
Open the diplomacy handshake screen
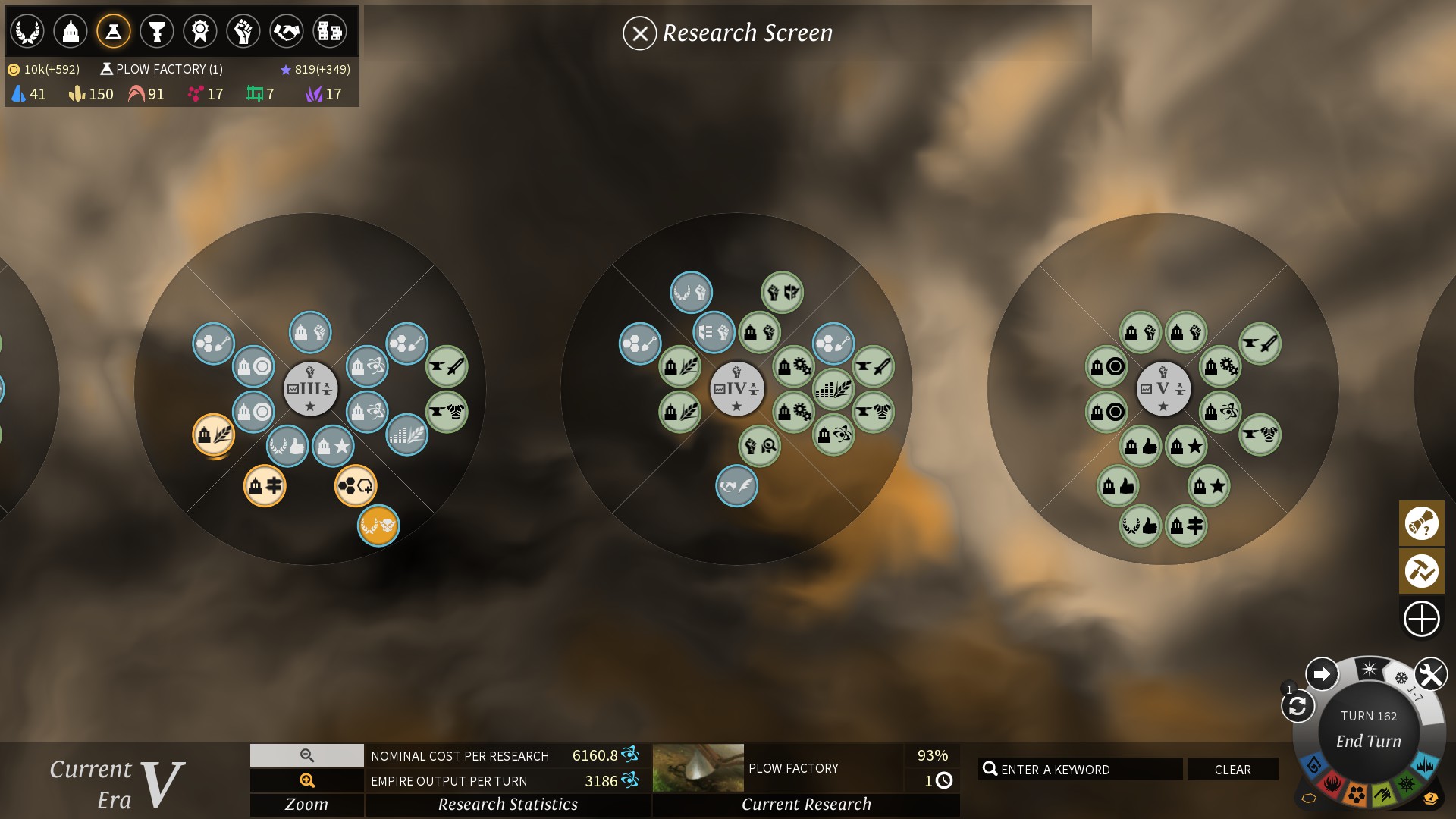coord(287,31)
